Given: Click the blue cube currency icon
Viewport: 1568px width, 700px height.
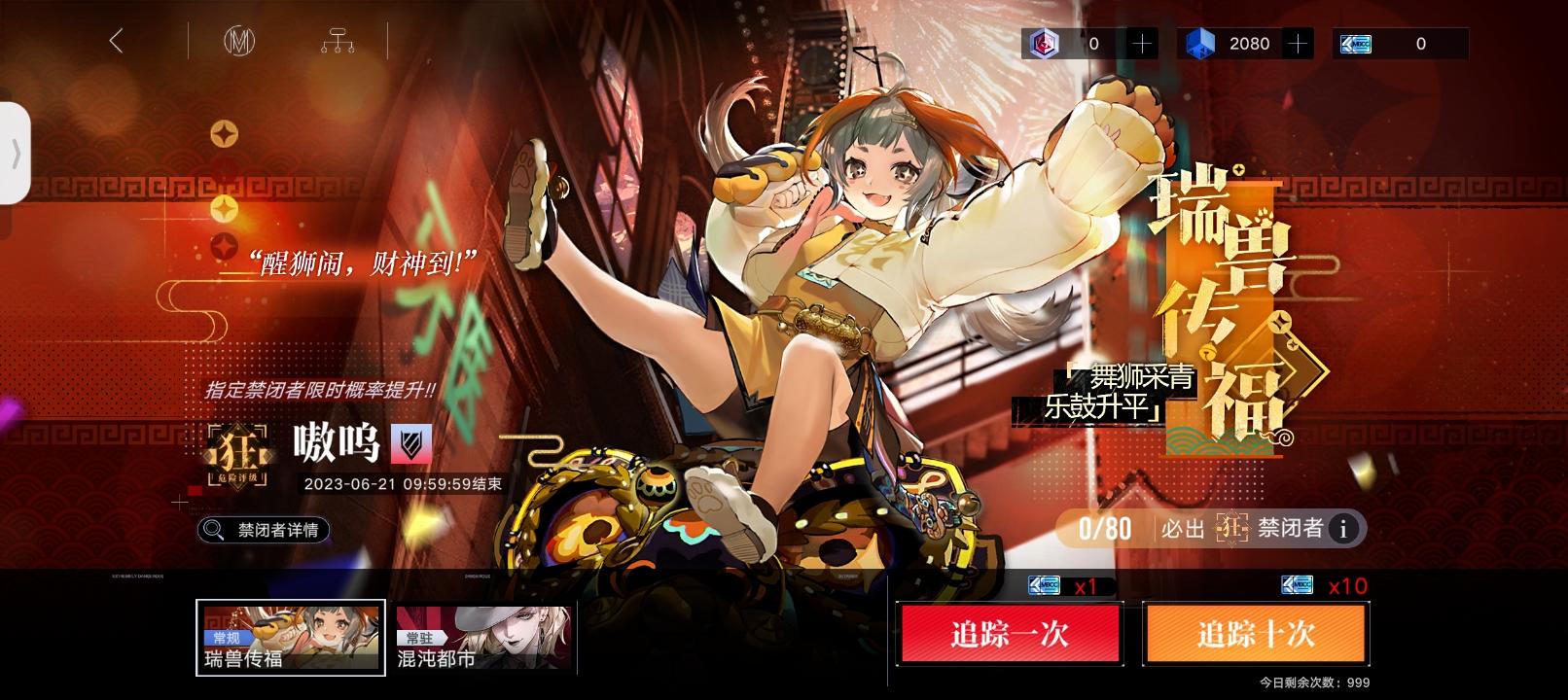Looking at the screenshot, I should pyautogui.click(x=1199, y=43).
